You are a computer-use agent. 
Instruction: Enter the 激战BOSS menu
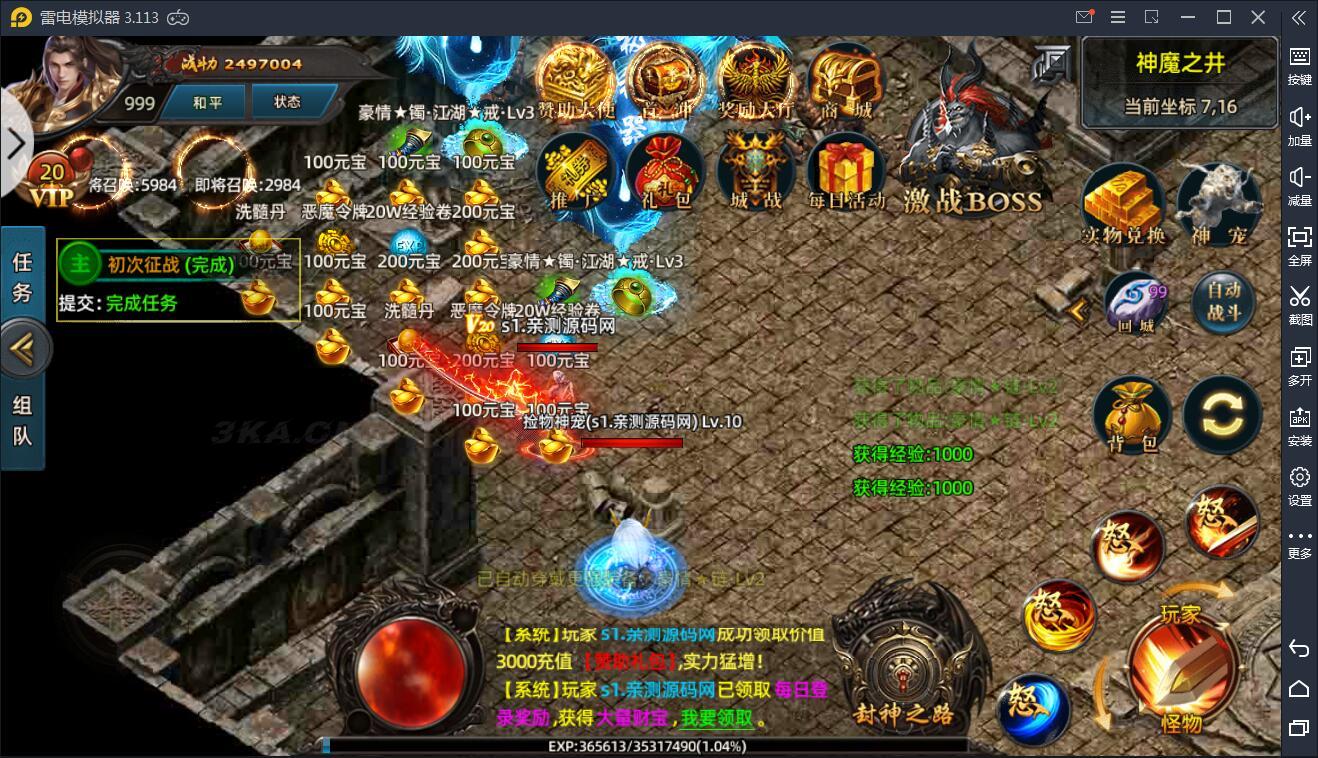(972, 160)
